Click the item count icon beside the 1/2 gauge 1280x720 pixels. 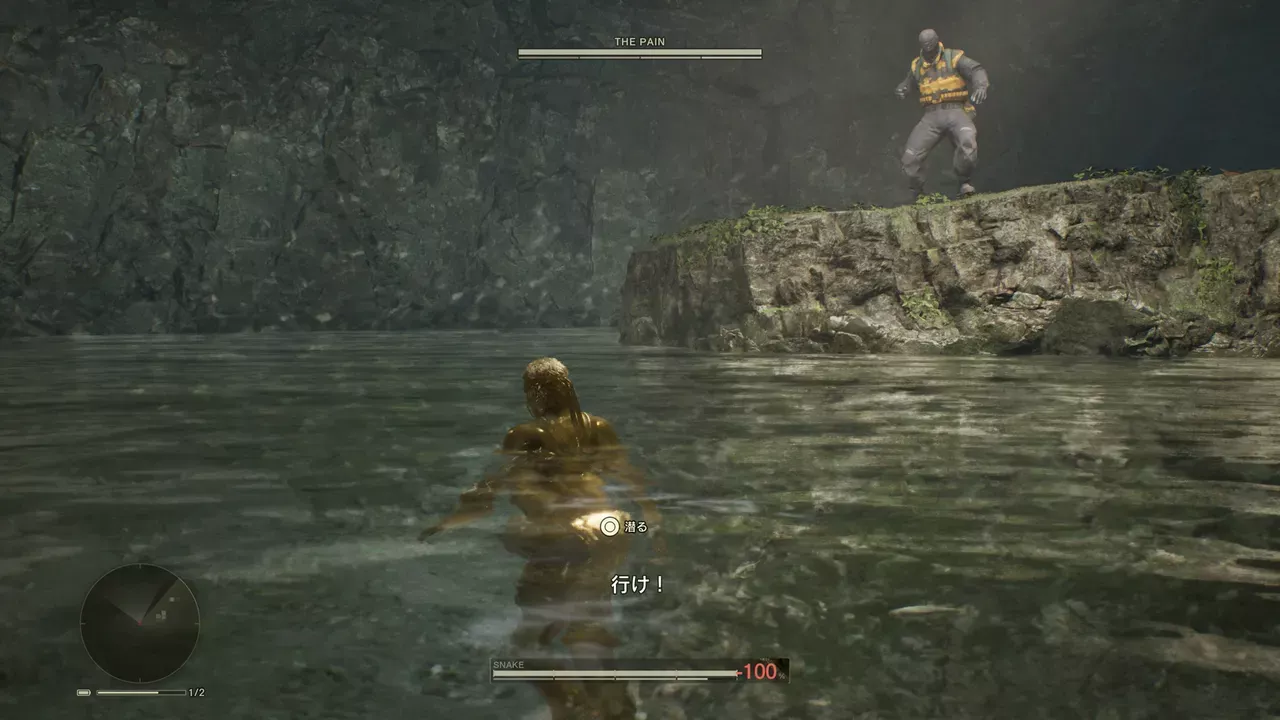tap(84, 692)
